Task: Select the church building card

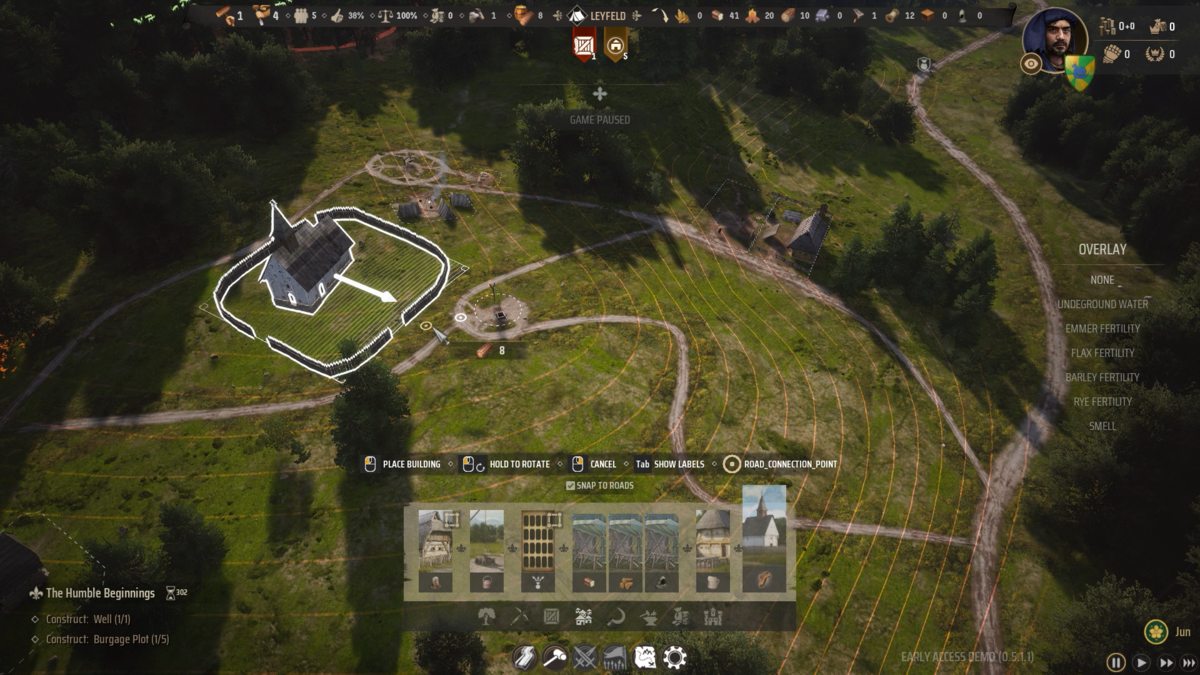Action: click(x=764, y=540)
